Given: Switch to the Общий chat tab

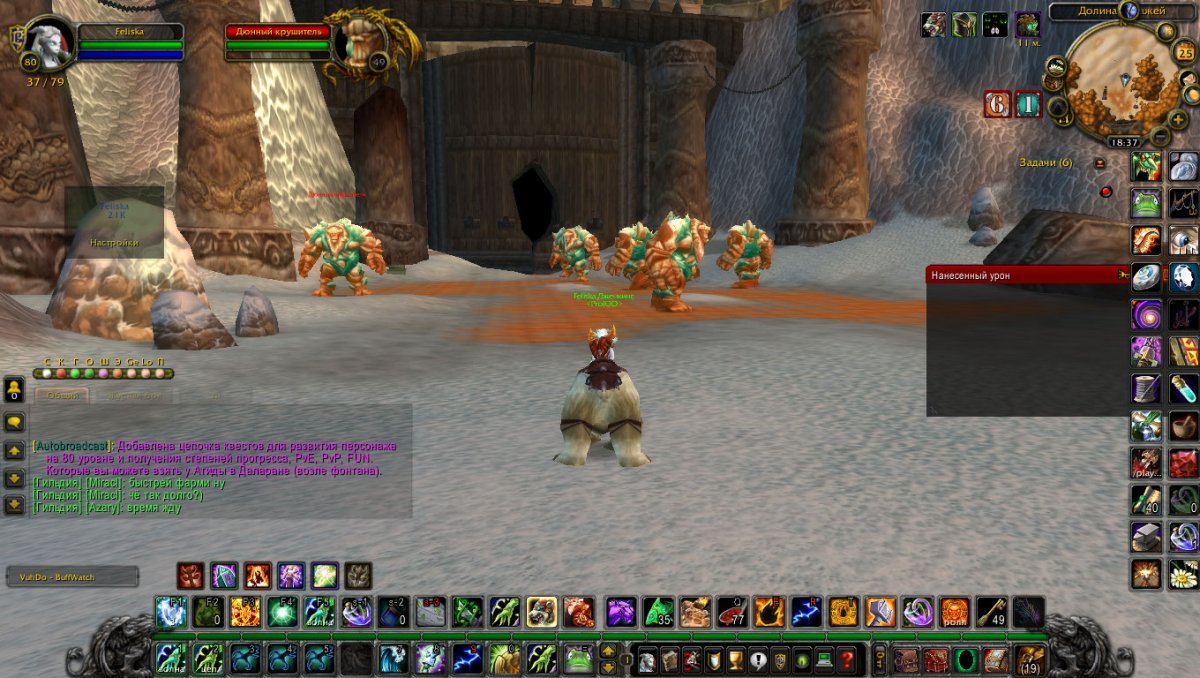Looking at the screenshot, I should pos(62,396).
